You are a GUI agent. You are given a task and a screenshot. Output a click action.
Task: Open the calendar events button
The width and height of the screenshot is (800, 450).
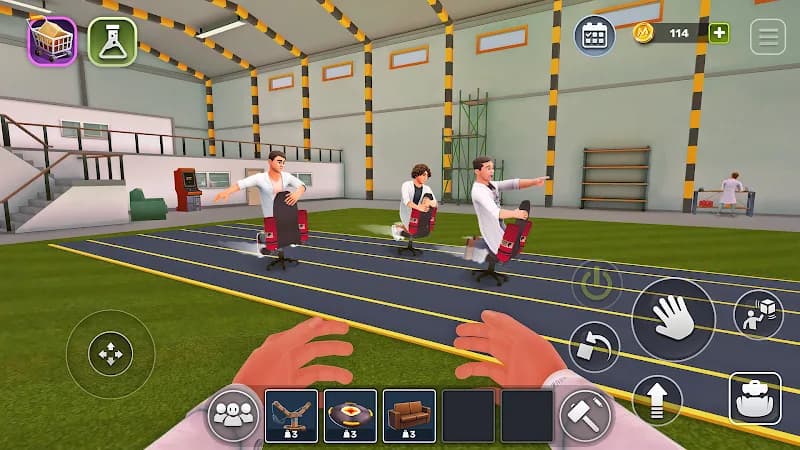pyautogui.click(x=594, y=35)
